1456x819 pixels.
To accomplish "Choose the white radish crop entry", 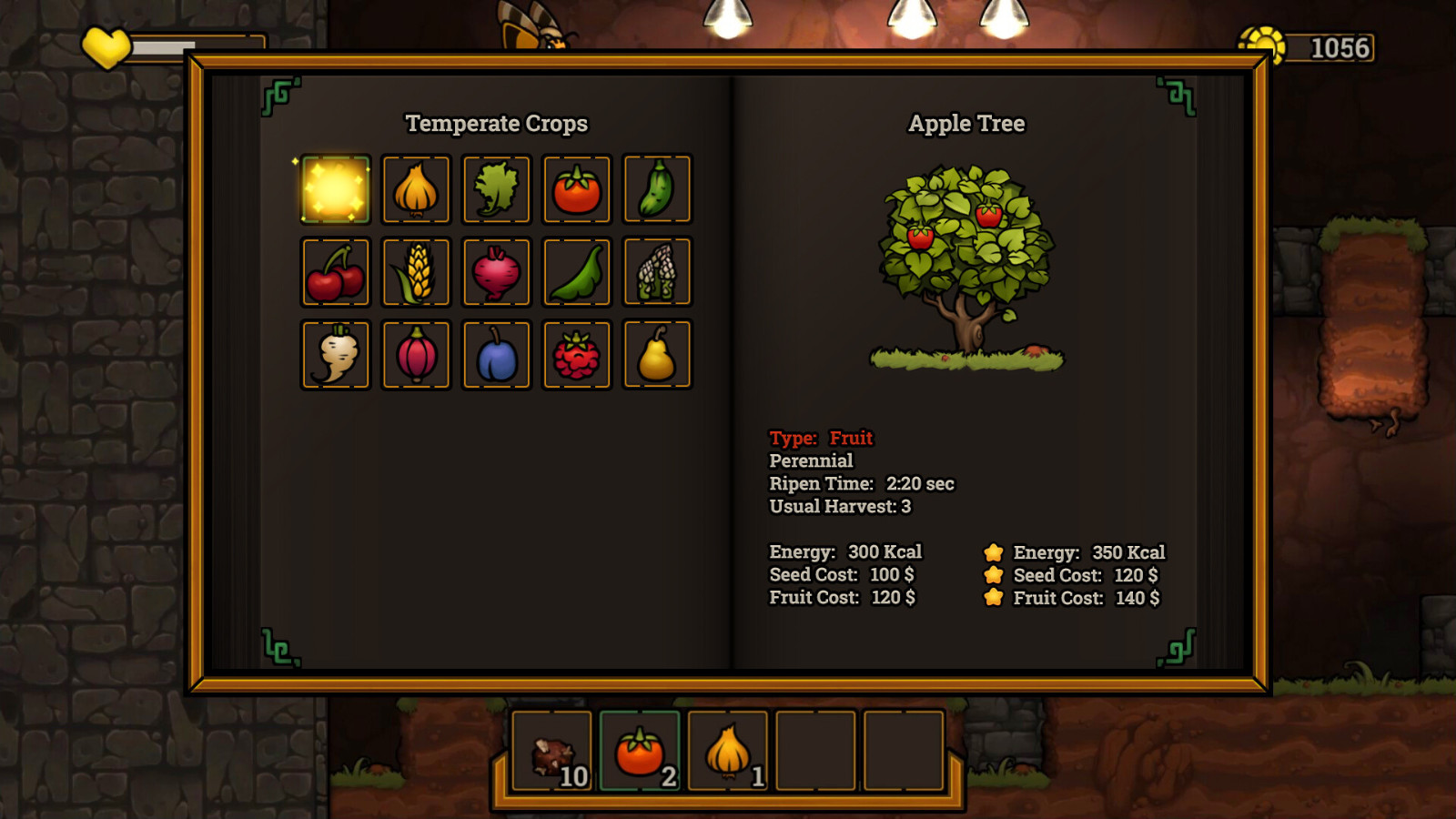I will pos(335,355).
